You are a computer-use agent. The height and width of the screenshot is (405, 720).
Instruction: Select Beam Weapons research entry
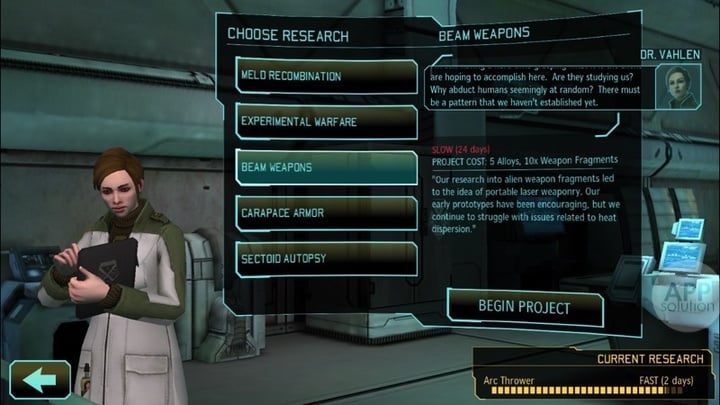pos(326,167)
